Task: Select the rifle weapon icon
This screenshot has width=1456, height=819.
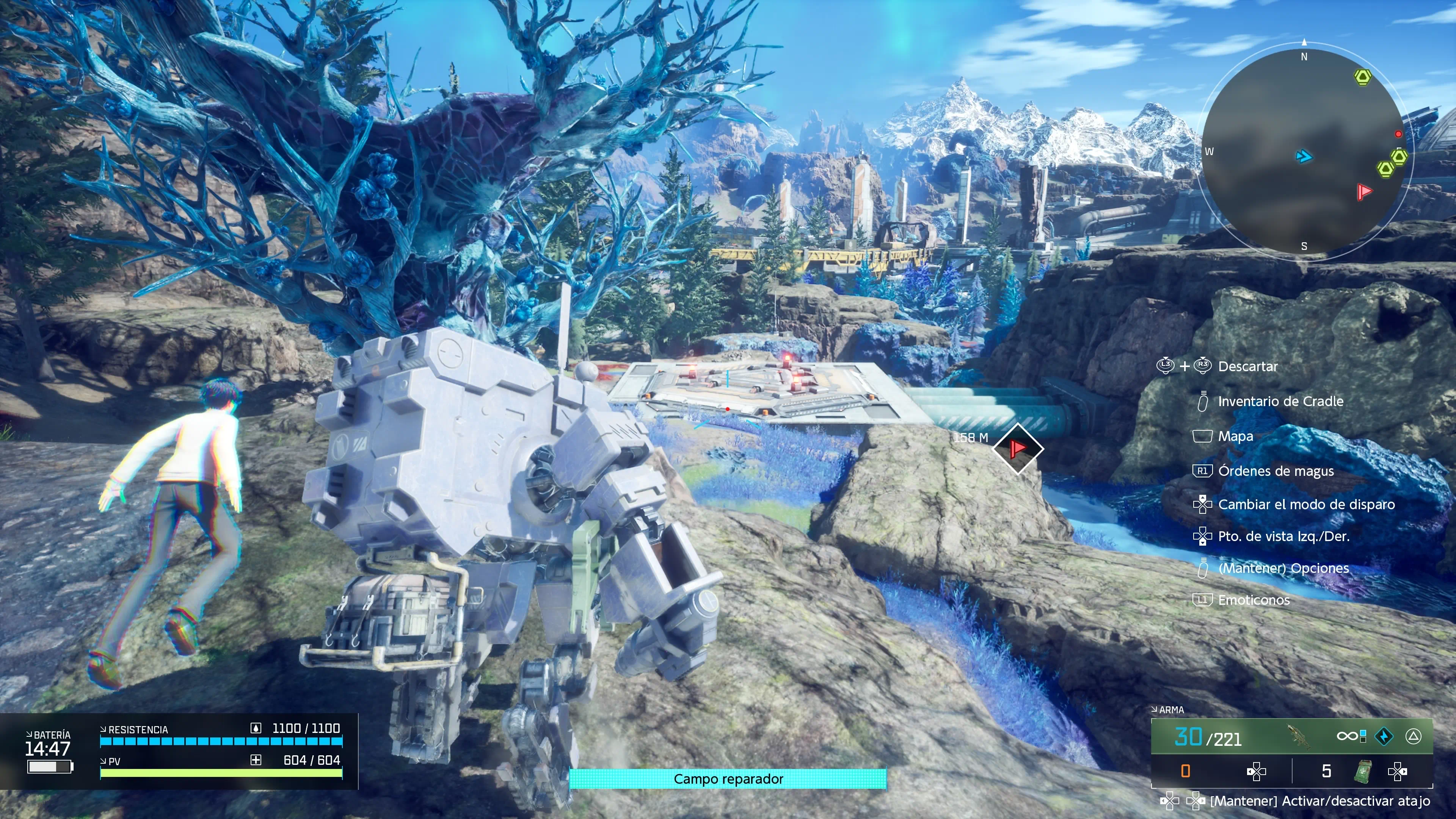Action: pyautogui.click(x=1298, y=736)
